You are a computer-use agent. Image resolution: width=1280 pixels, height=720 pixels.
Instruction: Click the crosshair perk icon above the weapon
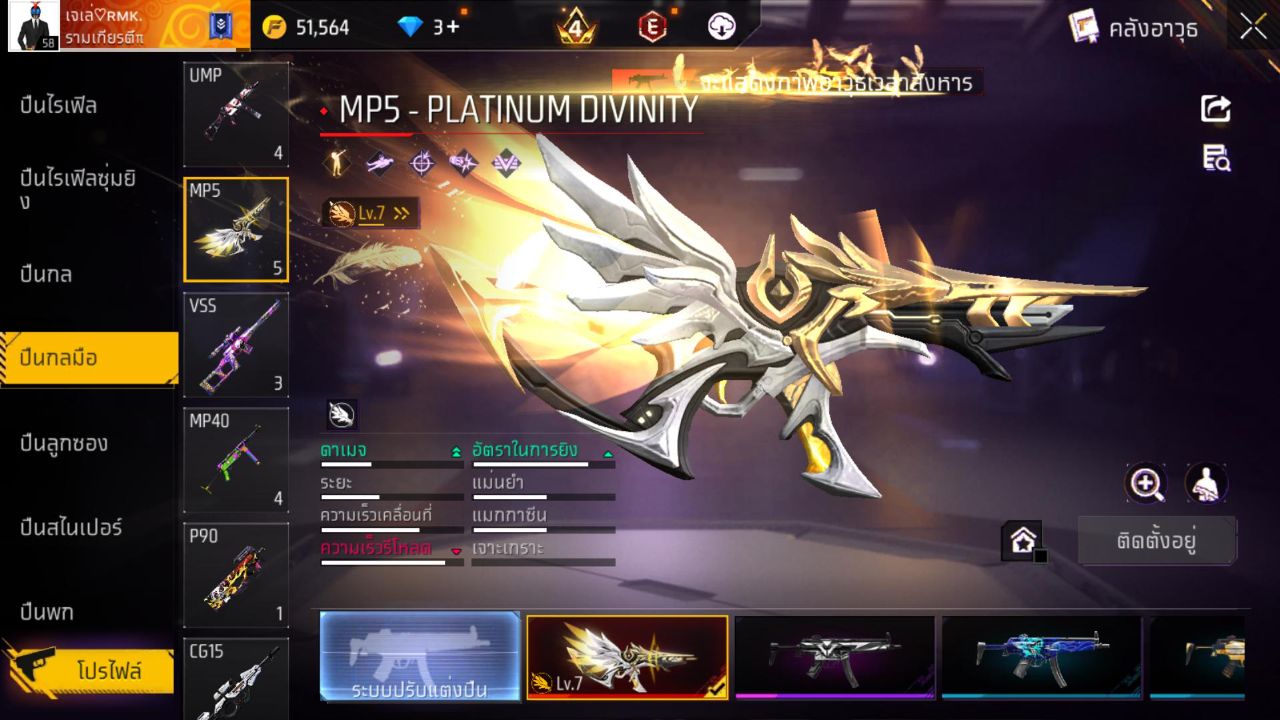tap(421, 162)
